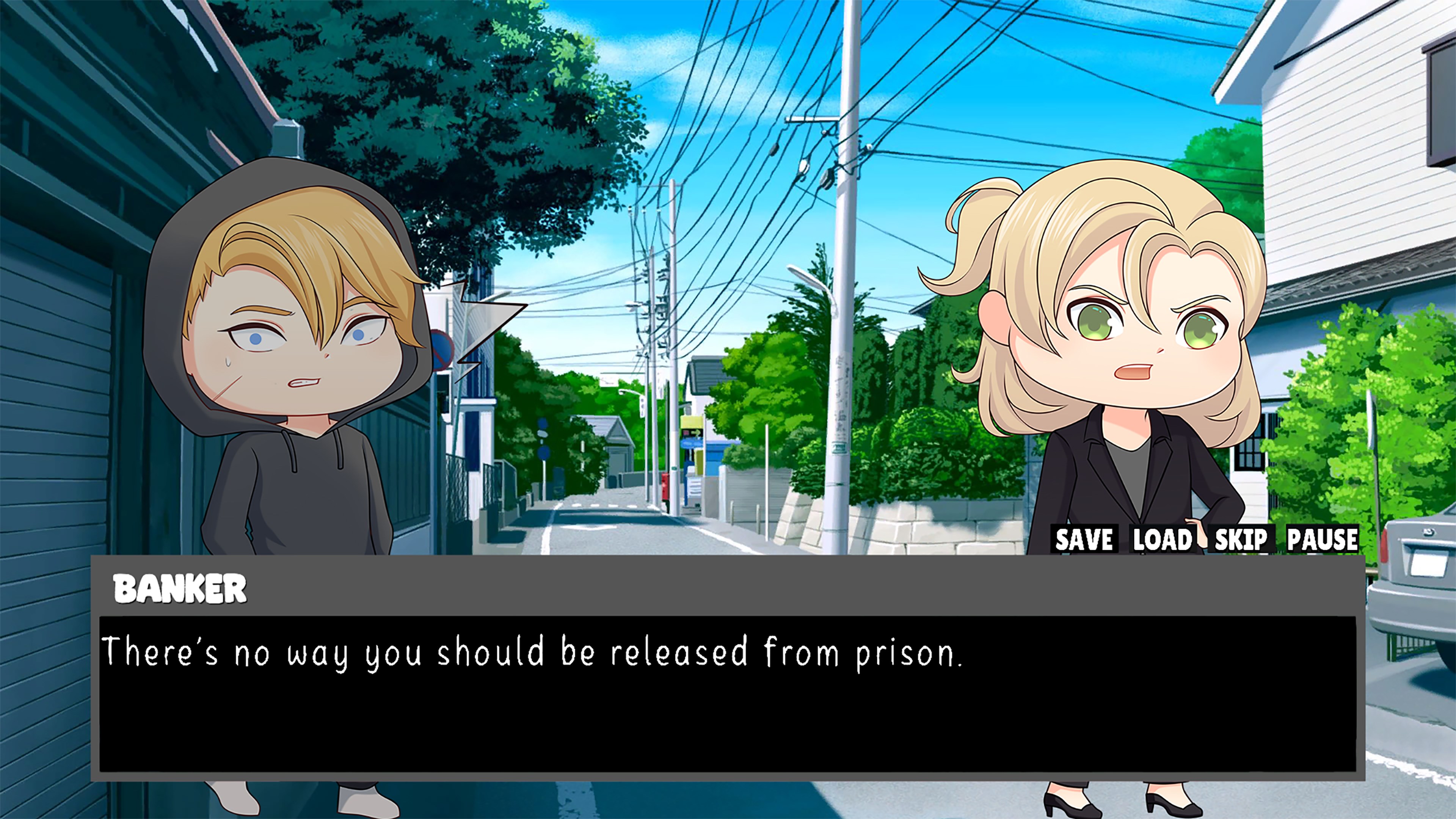This screenshot has width=1456, height=819.
Task: Click the dialogue box to advance text
Action: click(678, 678)
